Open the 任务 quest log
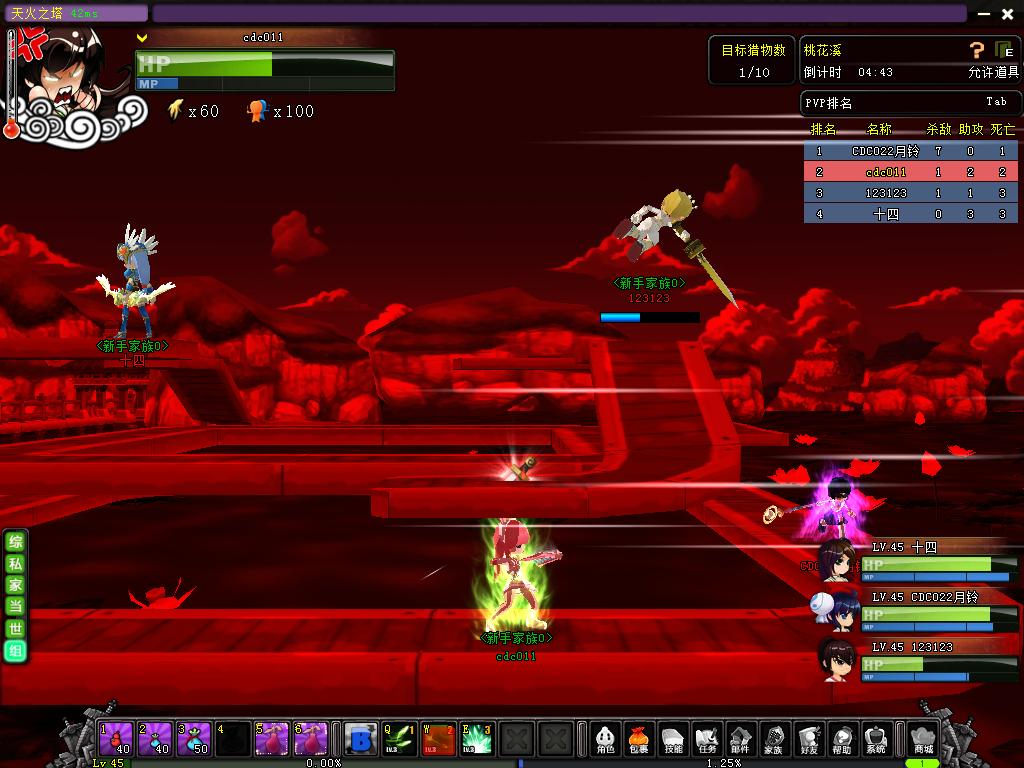This screenshot has height=768, width=1024. click(708, 739)
